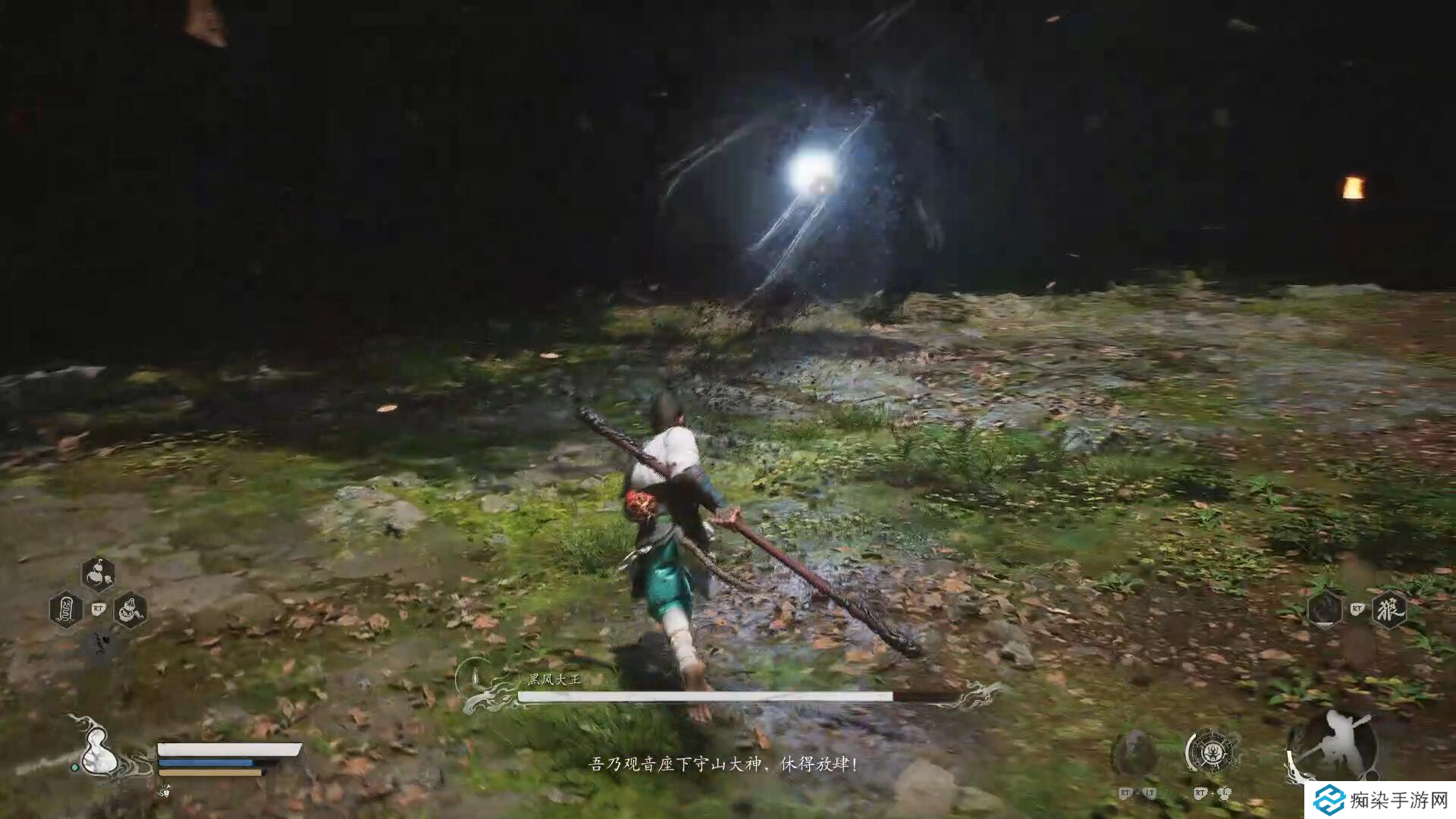Select the top hexagon gourd spell icon
The image size is (1456, 819).
click(x=98, y=575)
